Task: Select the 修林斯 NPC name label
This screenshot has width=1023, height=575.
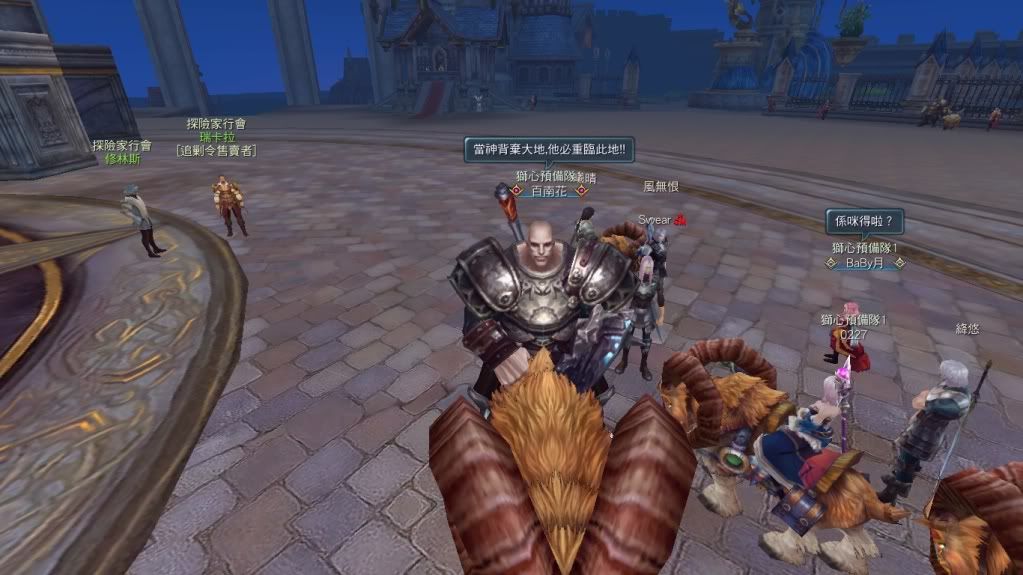Action: (x=122, y=158)
